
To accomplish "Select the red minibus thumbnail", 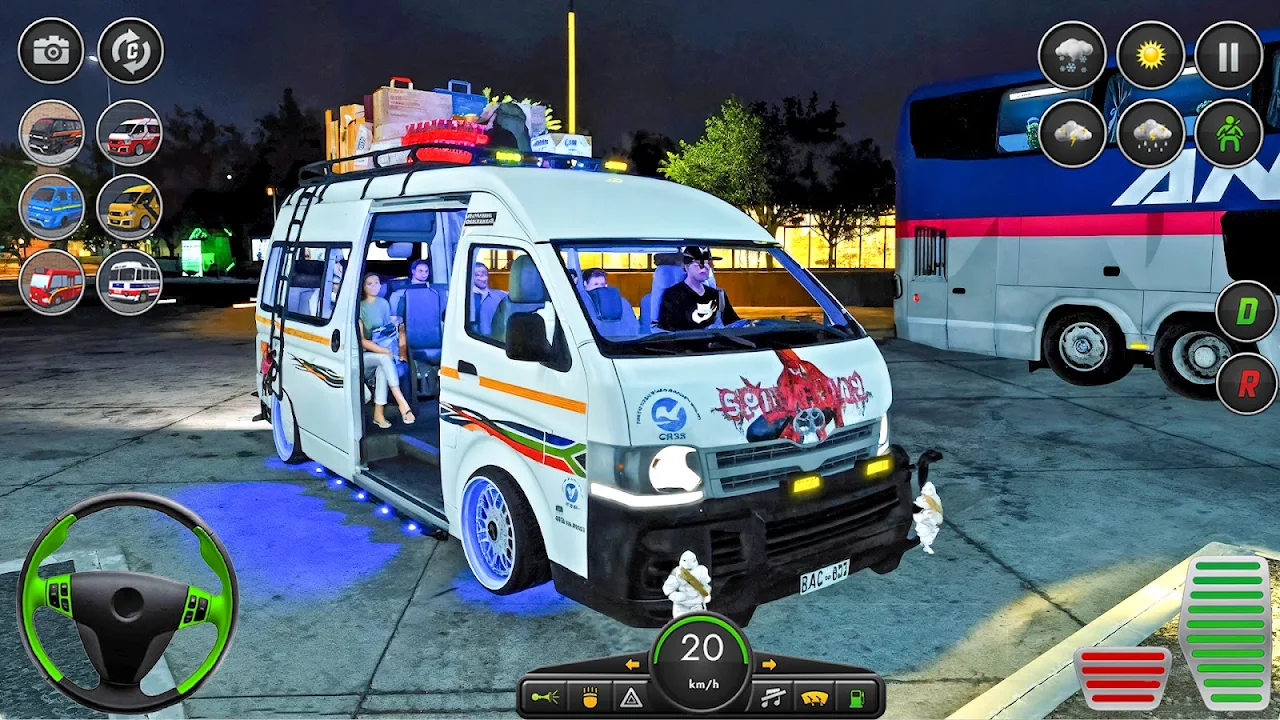I will (51, 282).
